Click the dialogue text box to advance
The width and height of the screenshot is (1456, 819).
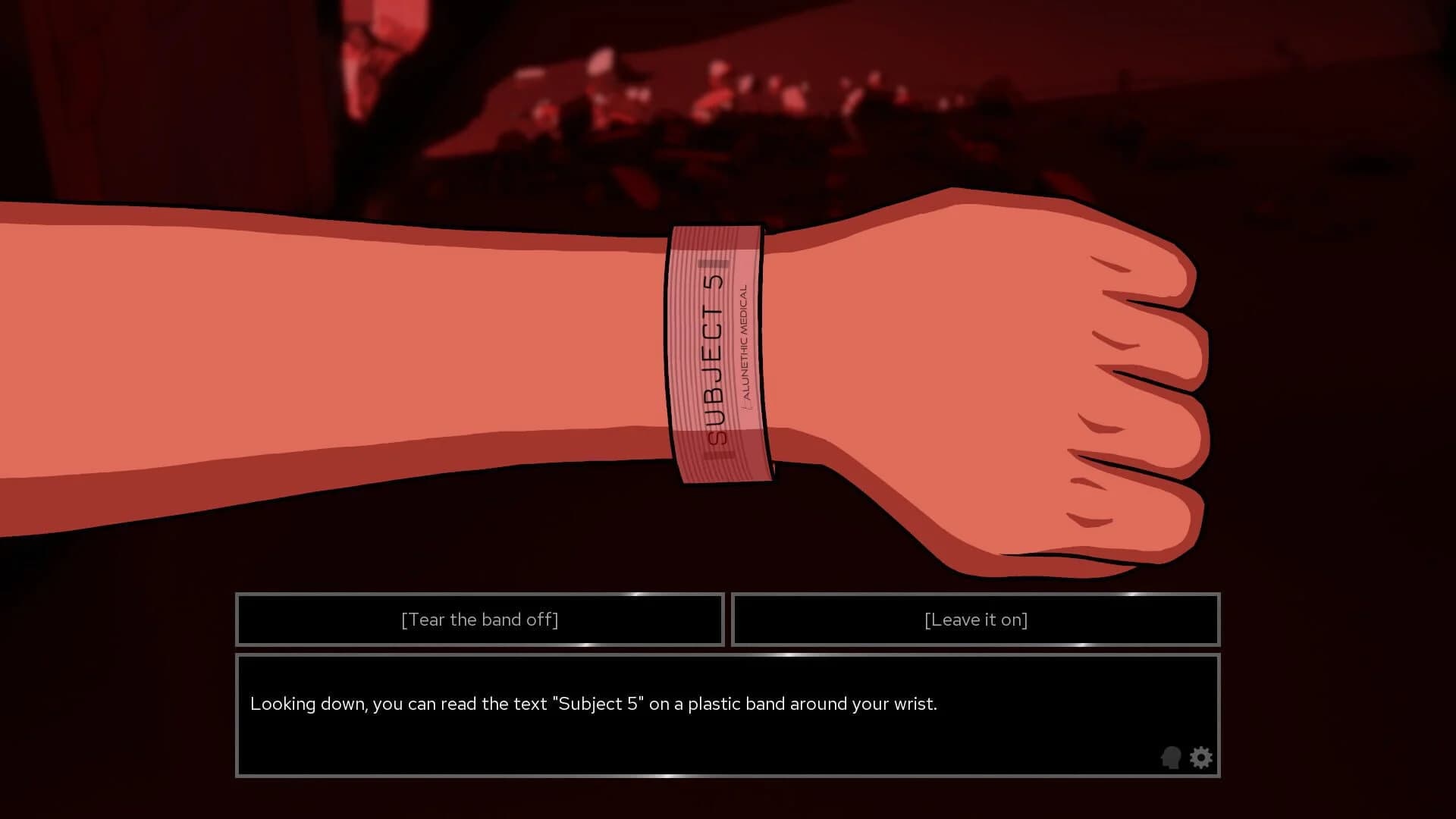pos(728,713)
